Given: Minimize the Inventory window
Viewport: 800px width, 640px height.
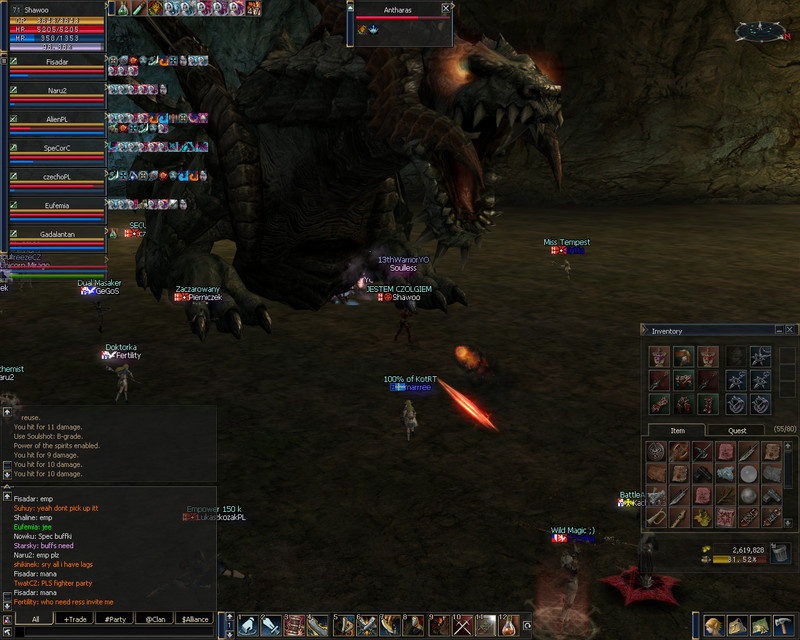Looking at the screenshot, I should [x=778, y=330].
